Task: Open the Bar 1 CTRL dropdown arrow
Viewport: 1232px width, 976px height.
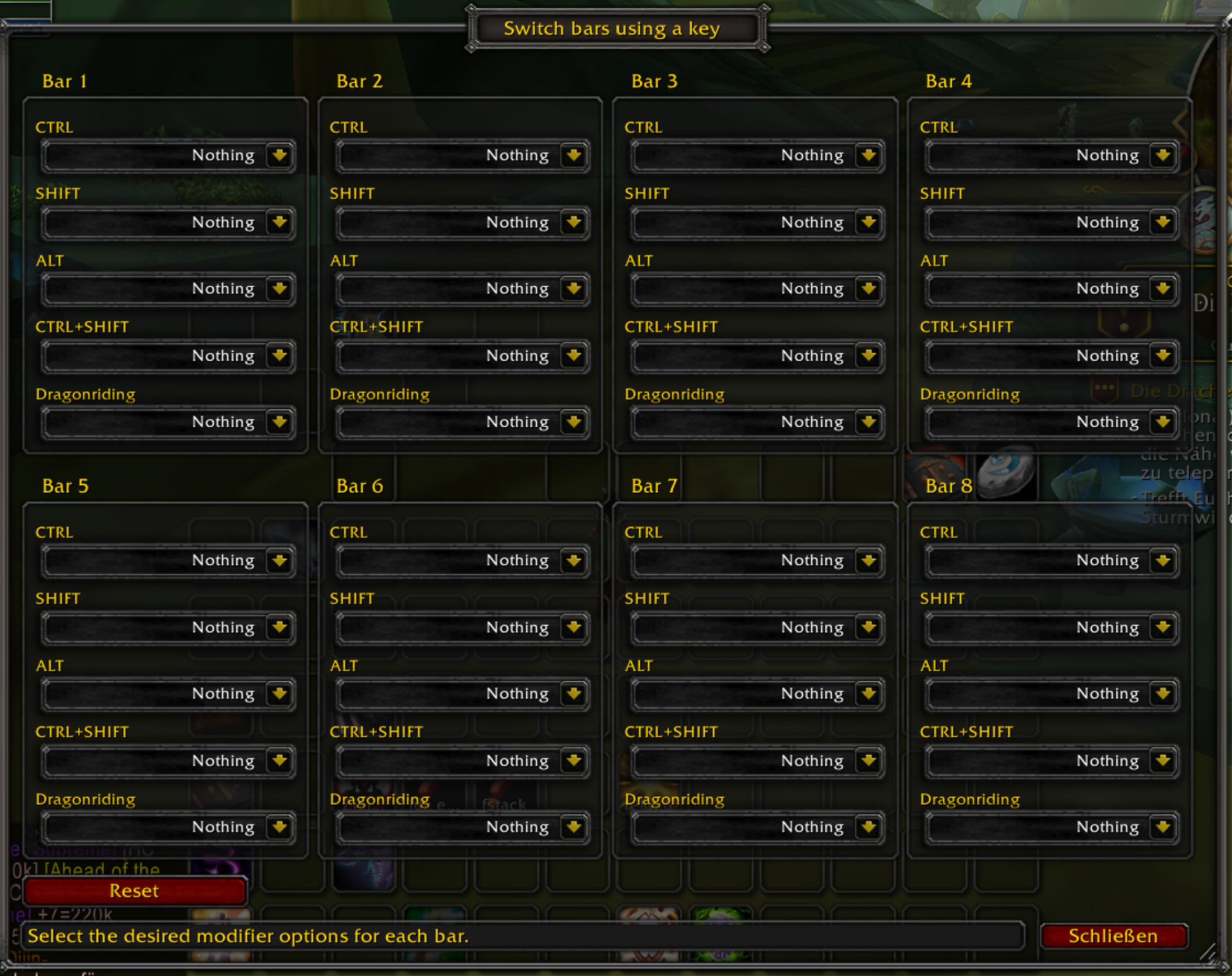Action: 280,155
